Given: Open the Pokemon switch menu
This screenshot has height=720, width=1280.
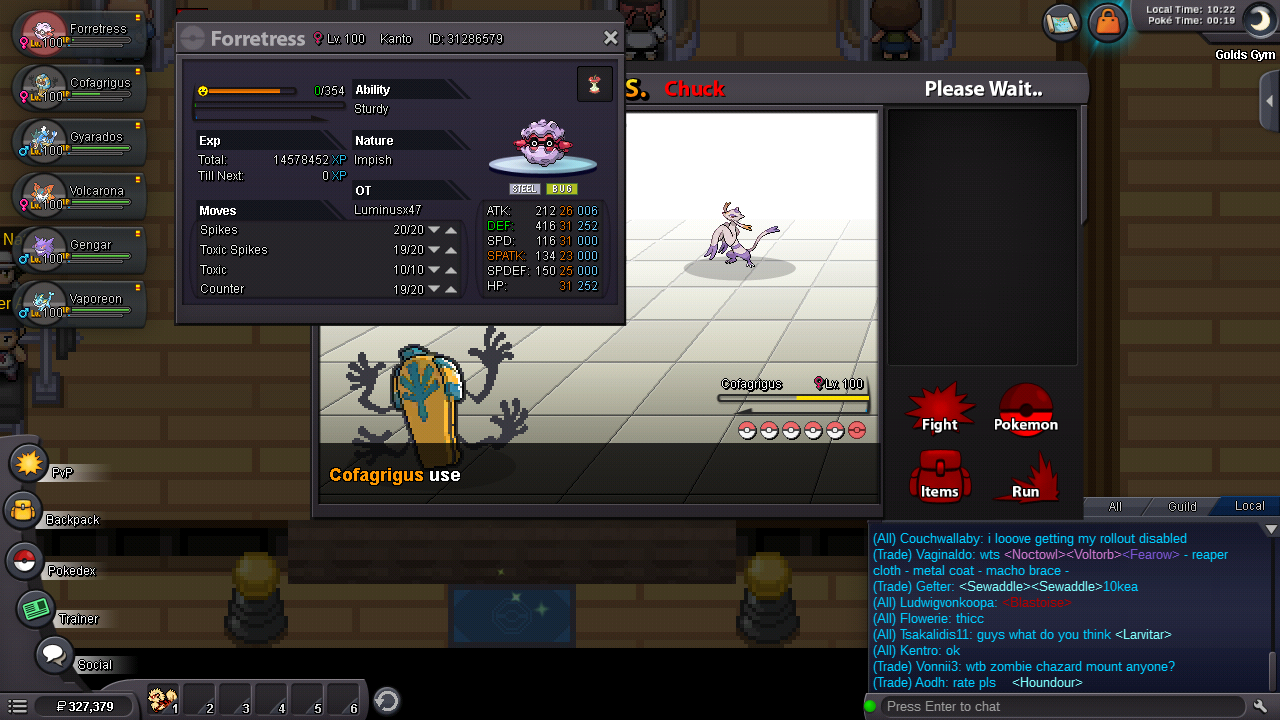Looking at the screenshot, I should coord(1025,410).
